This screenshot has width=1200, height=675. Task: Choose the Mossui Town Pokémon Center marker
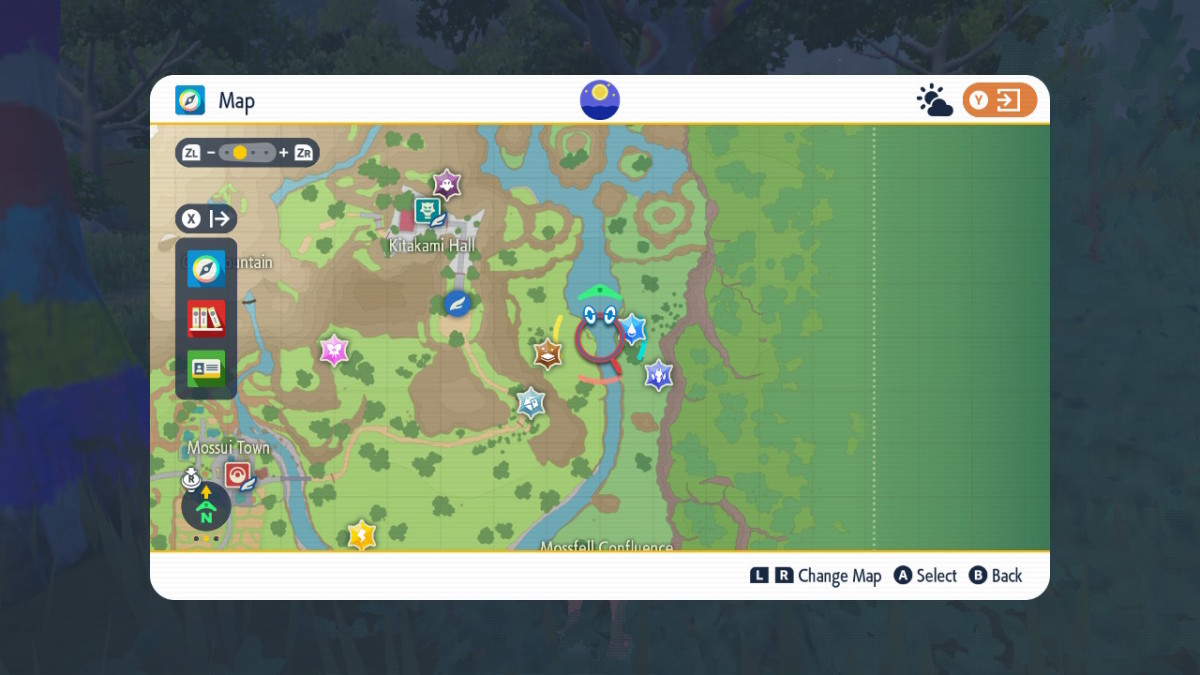(x=238, y=474)
